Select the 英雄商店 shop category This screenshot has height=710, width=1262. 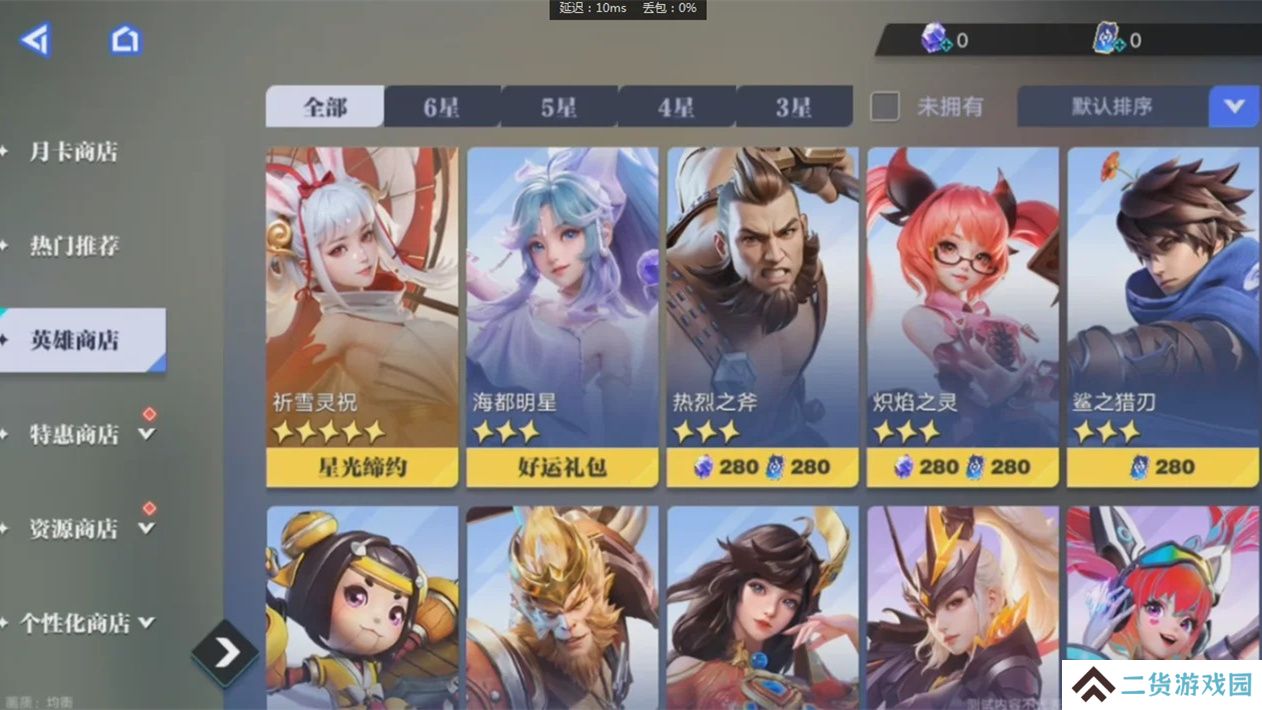[76, 340]
